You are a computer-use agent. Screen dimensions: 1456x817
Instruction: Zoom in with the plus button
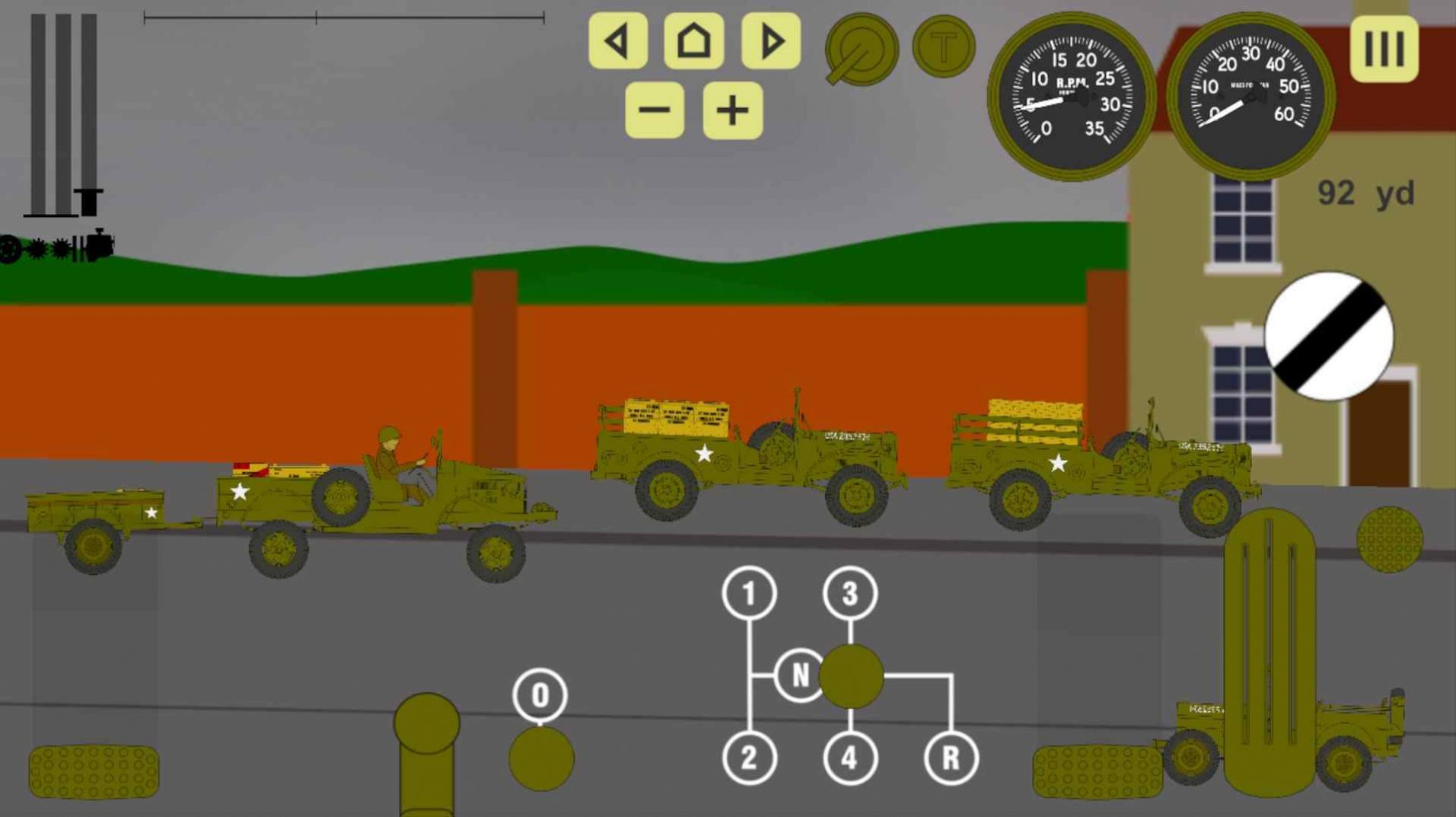click(x=732, y=111)
